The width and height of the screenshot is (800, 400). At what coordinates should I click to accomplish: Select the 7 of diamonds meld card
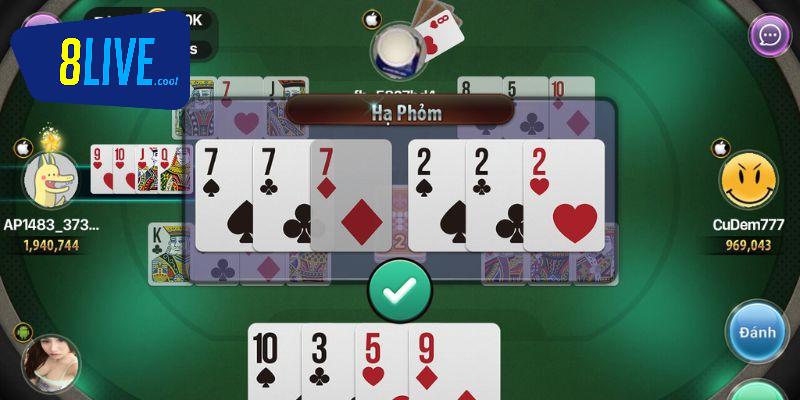tap(352, 195)
